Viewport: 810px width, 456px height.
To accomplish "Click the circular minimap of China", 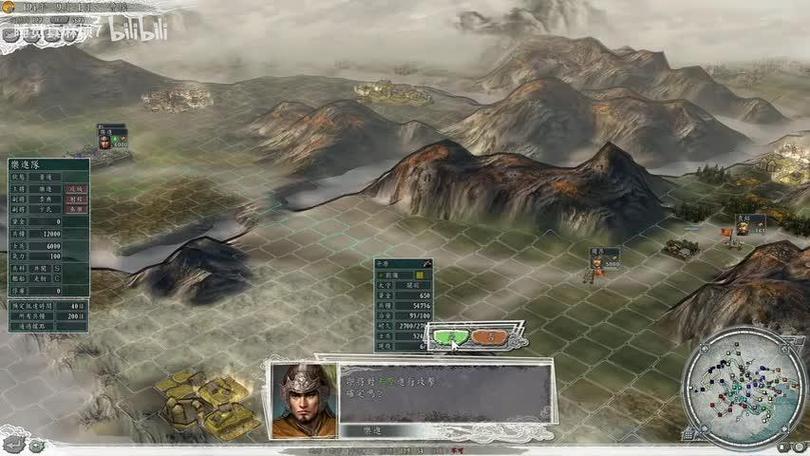I will click(743, 389).
